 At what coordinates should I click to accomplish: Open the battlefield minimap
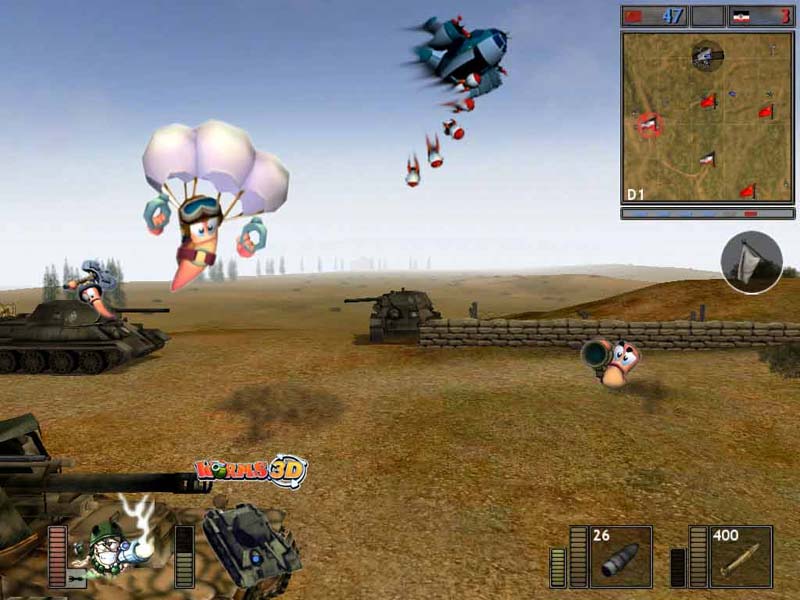pos(708,117)
